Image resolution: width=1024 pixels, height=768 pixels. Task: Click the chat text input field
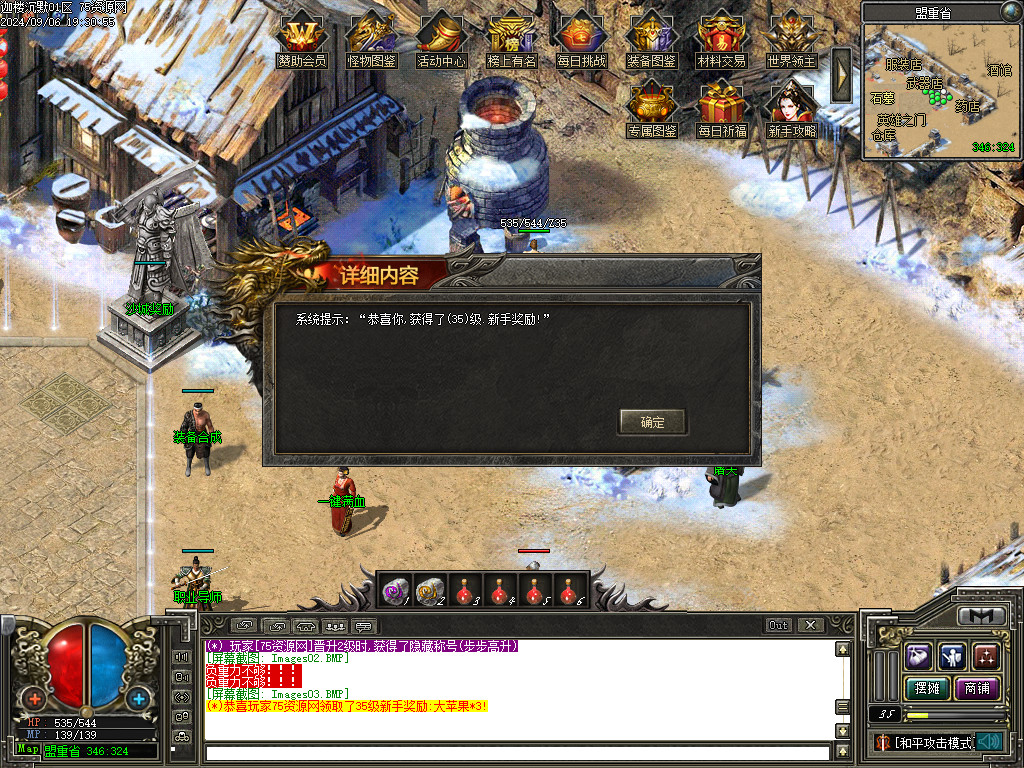(517, 752)
